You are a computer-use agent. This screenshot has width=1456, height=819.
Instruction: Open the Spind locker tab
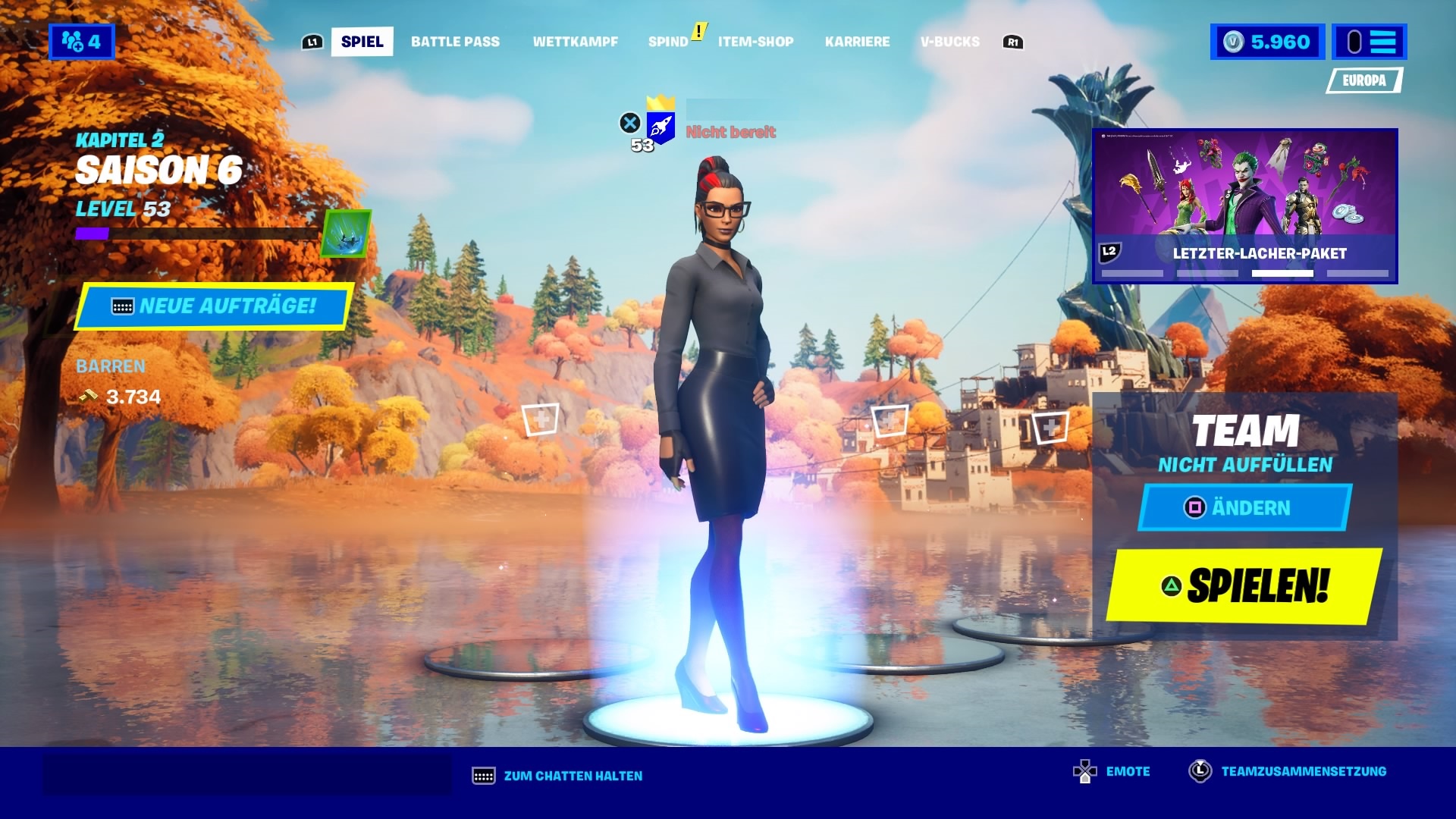[x=668, y=42]
